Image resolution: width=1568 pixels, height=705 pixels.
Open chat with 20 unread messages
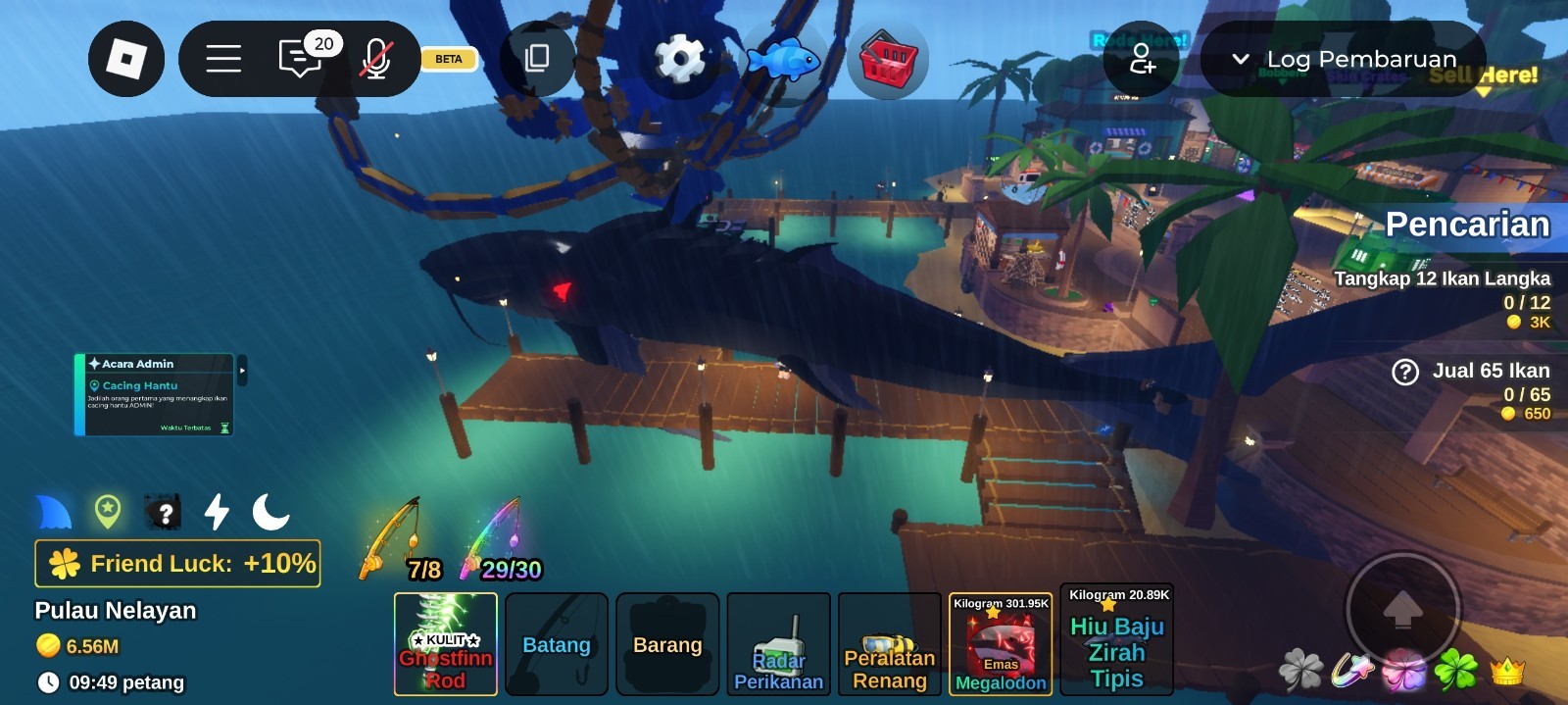[301, 59]
